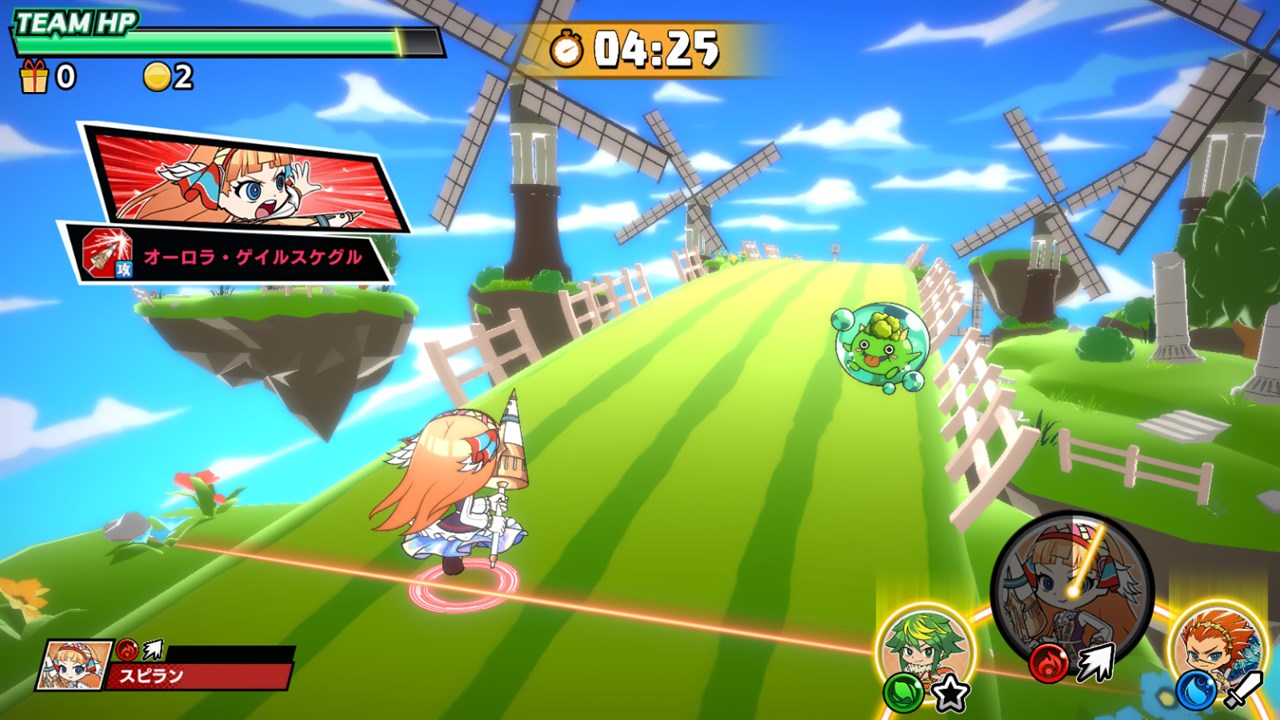Select the blue water element icon

(x=1196, y=690)
